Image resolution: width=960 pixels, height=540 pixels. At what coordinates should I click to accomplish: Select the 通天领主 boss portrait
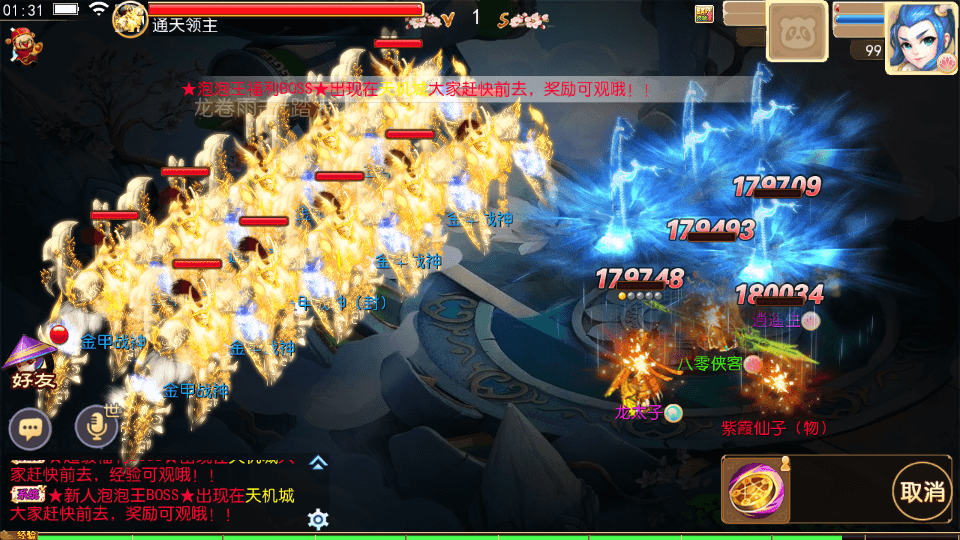click(x=129, y=19)
